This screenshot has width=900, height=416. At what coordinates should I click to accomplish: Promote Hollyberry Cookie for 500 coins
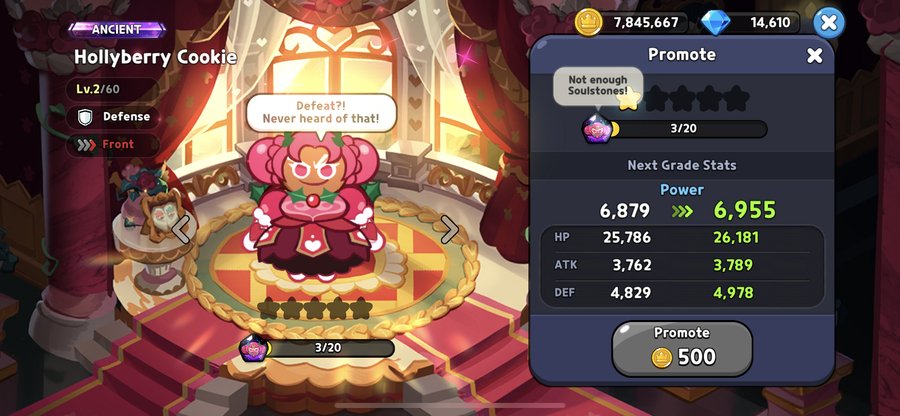[682, 347]
